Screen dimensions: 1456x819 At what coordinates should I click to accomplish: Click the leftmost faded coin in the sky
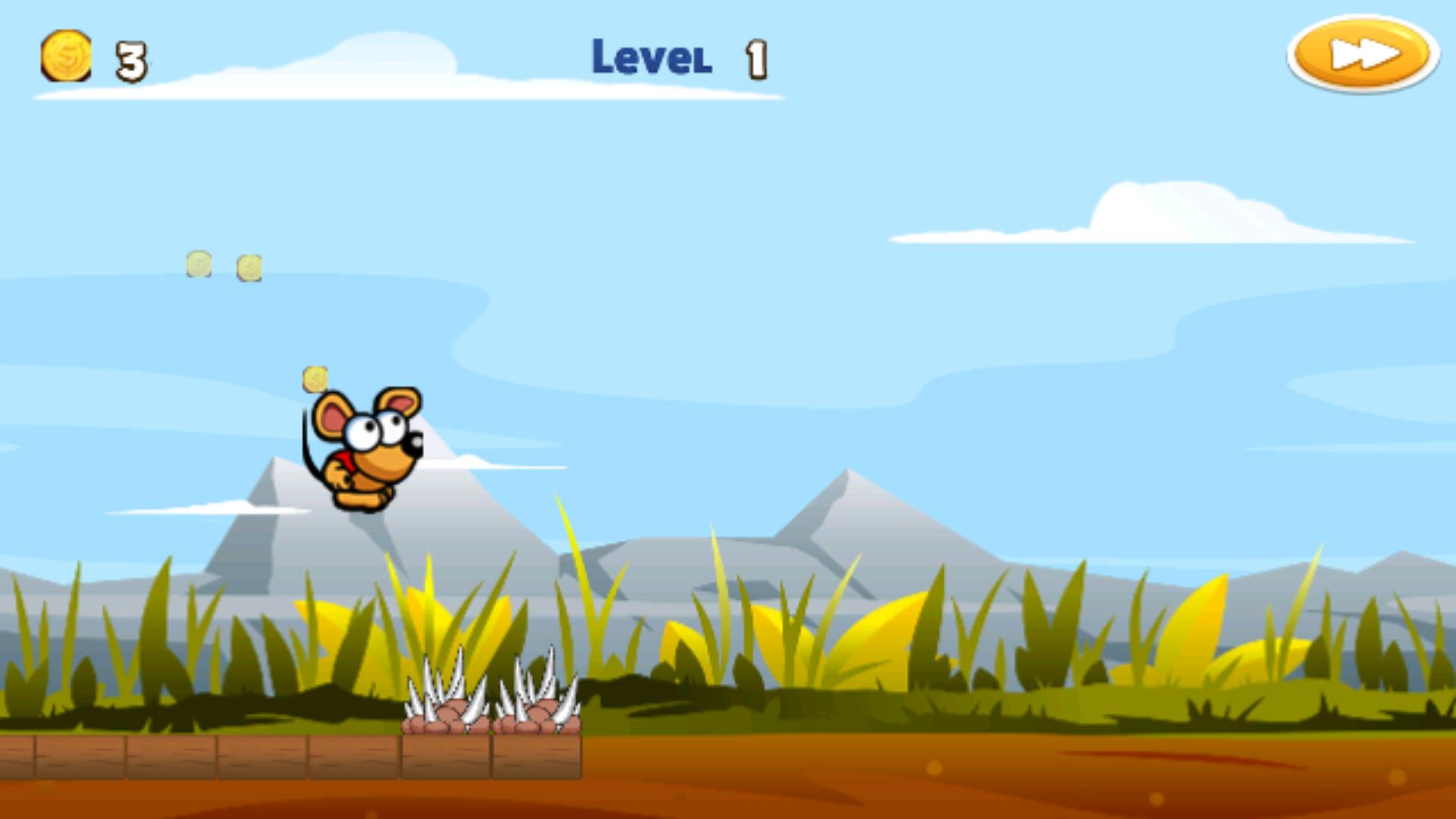[x=199, y=264]
